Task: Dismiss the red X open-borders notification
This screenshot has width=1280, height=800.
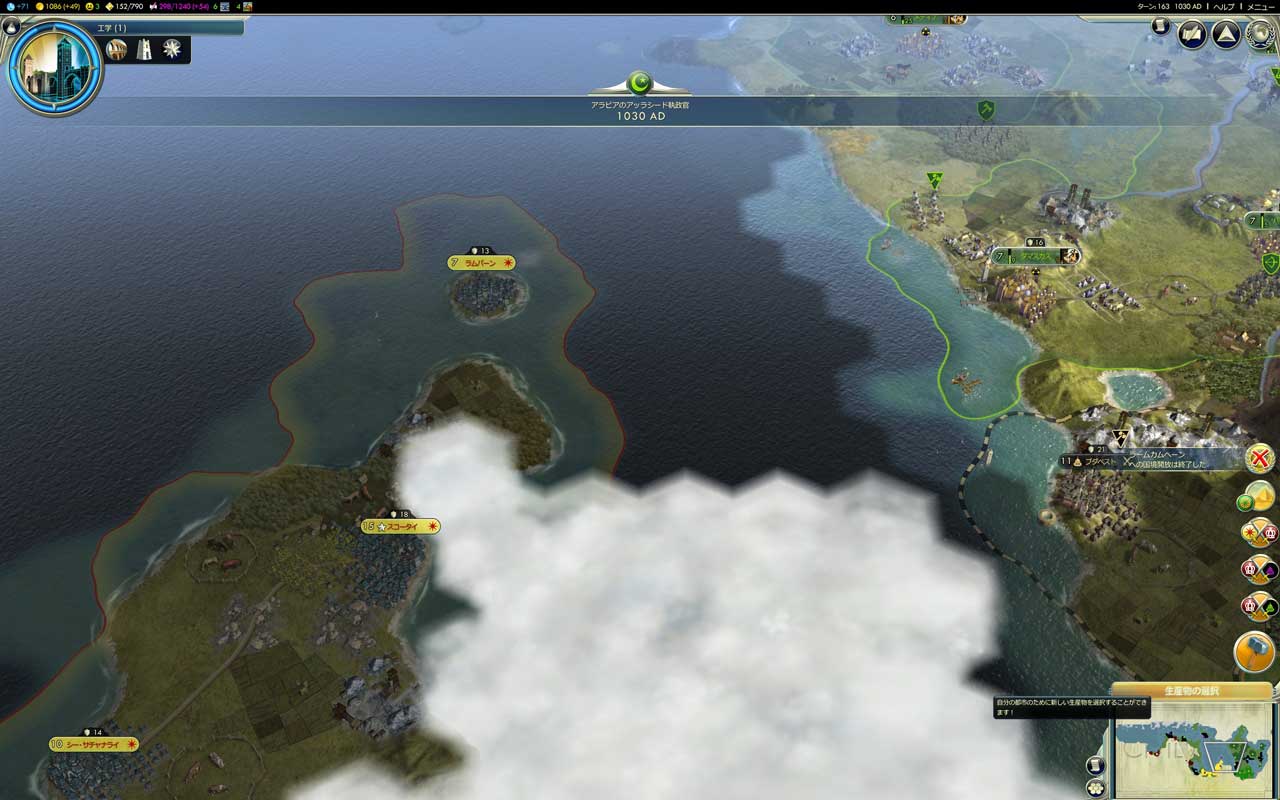Action: pos(1260,458)
